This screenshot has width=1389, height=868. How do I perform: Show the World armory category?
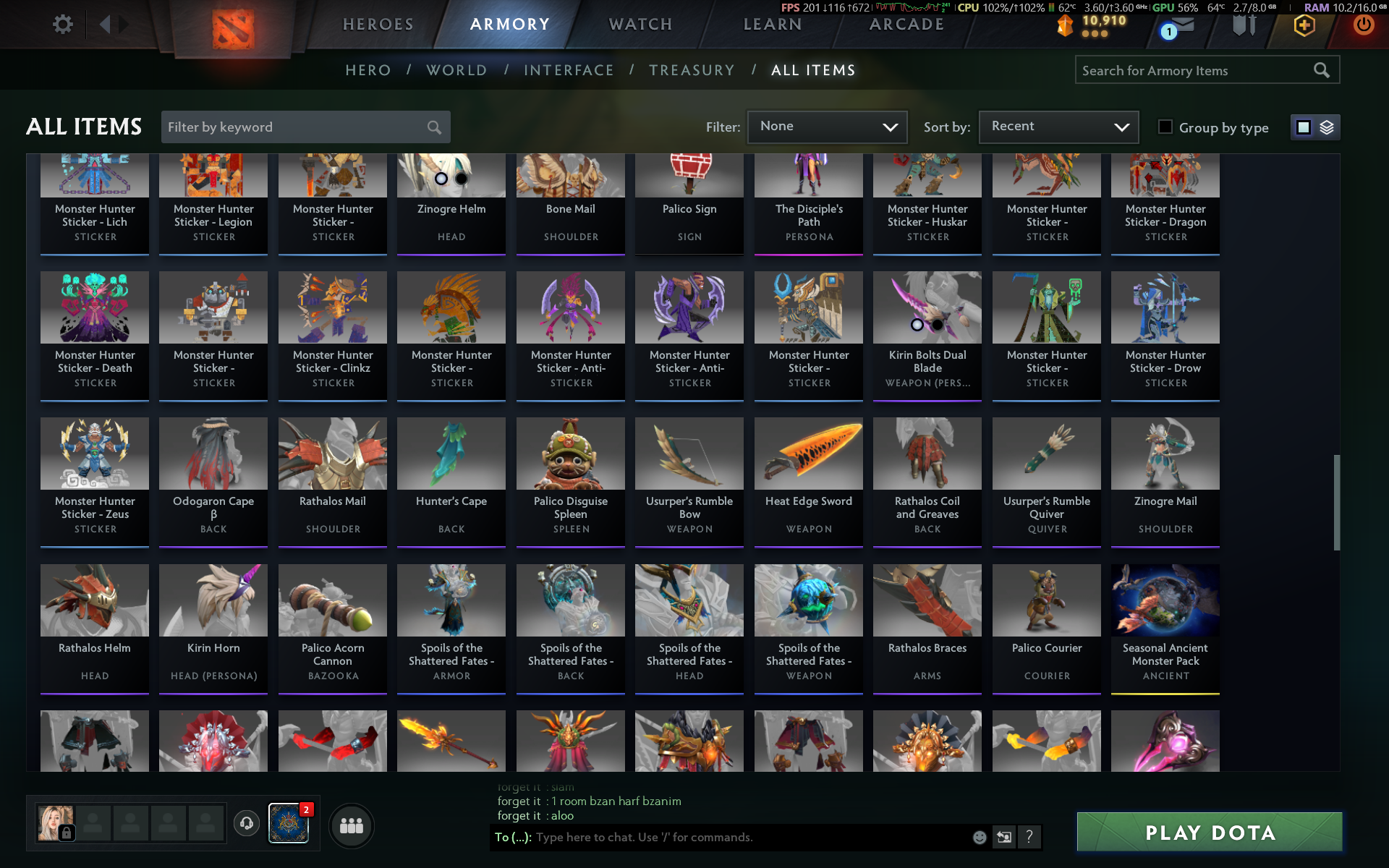point(456,70)
